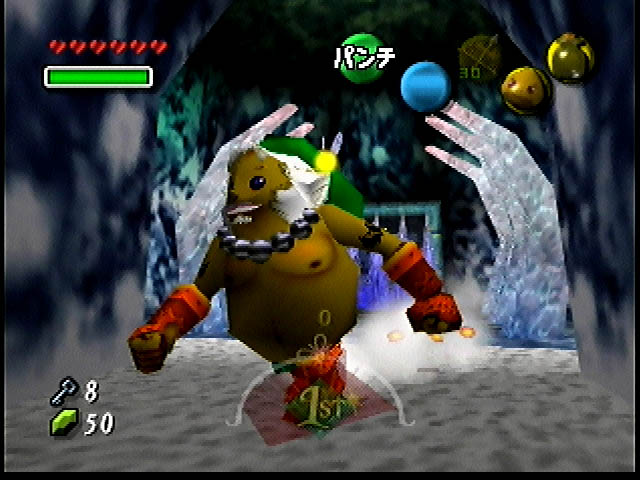Choose the faded bow icon with 30 arrows
This screenshot has width=640, height=480.
pyautogui.click(x=478, y=56)
